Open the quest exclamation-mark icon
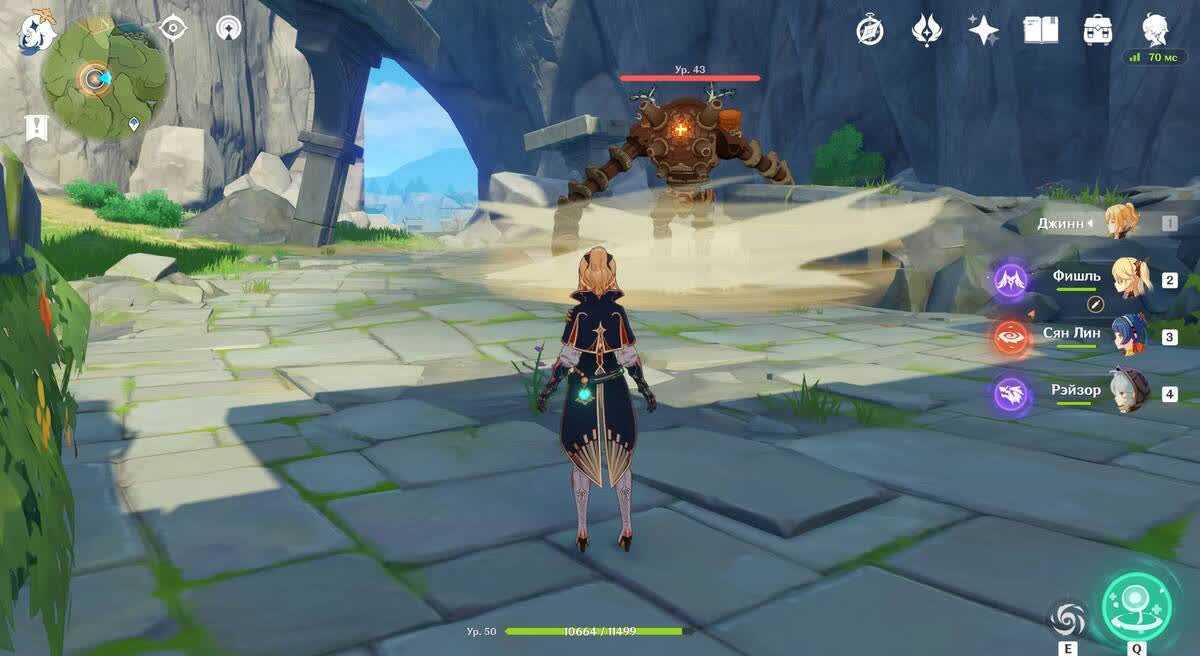The height and width of the screenshot is (656, 1200). [37, 127]
